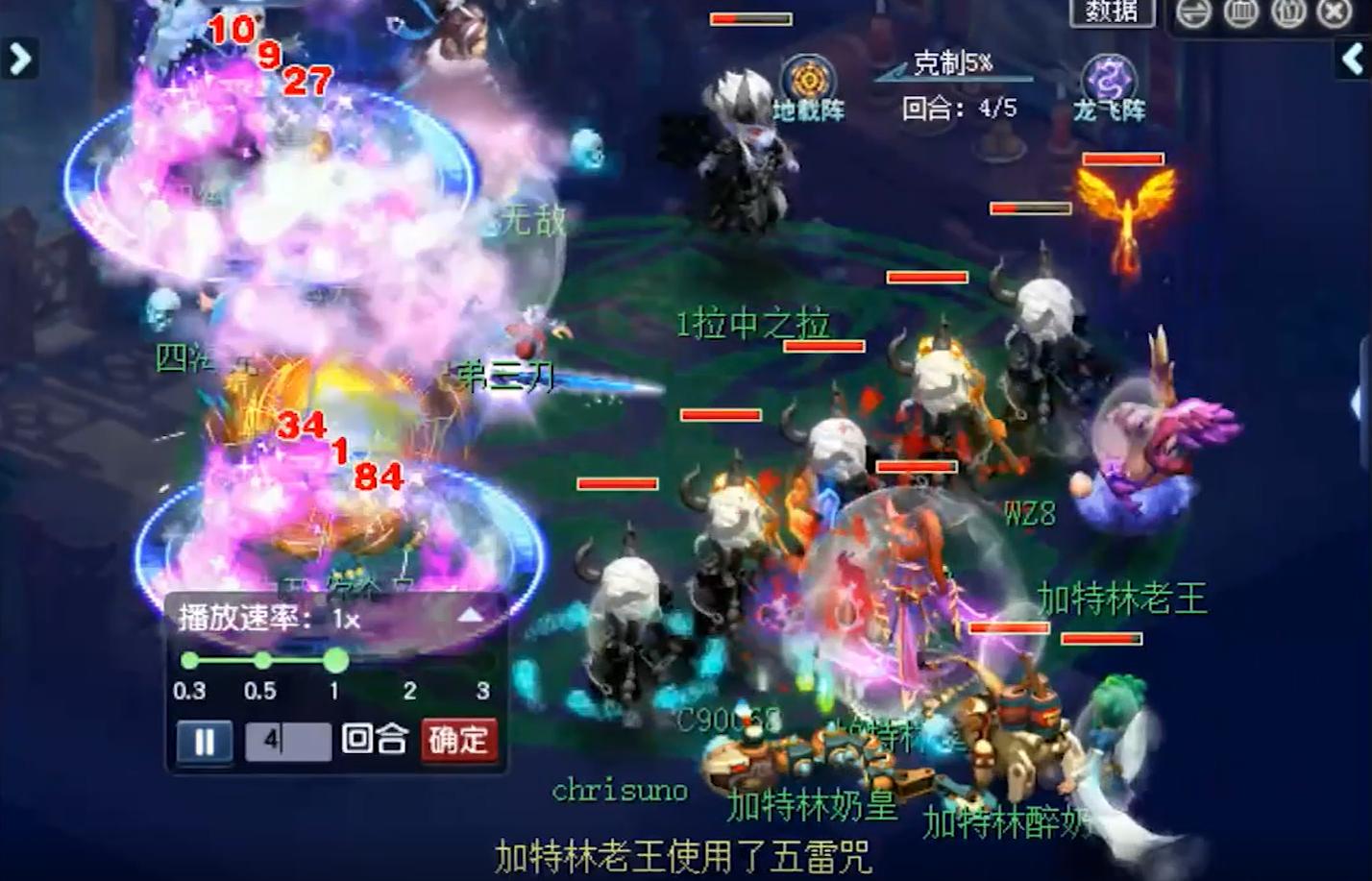The width and height of the screenshot is (1372, 881).
Task: Click the round number input showing 4
Action: (x=290, y=741)
